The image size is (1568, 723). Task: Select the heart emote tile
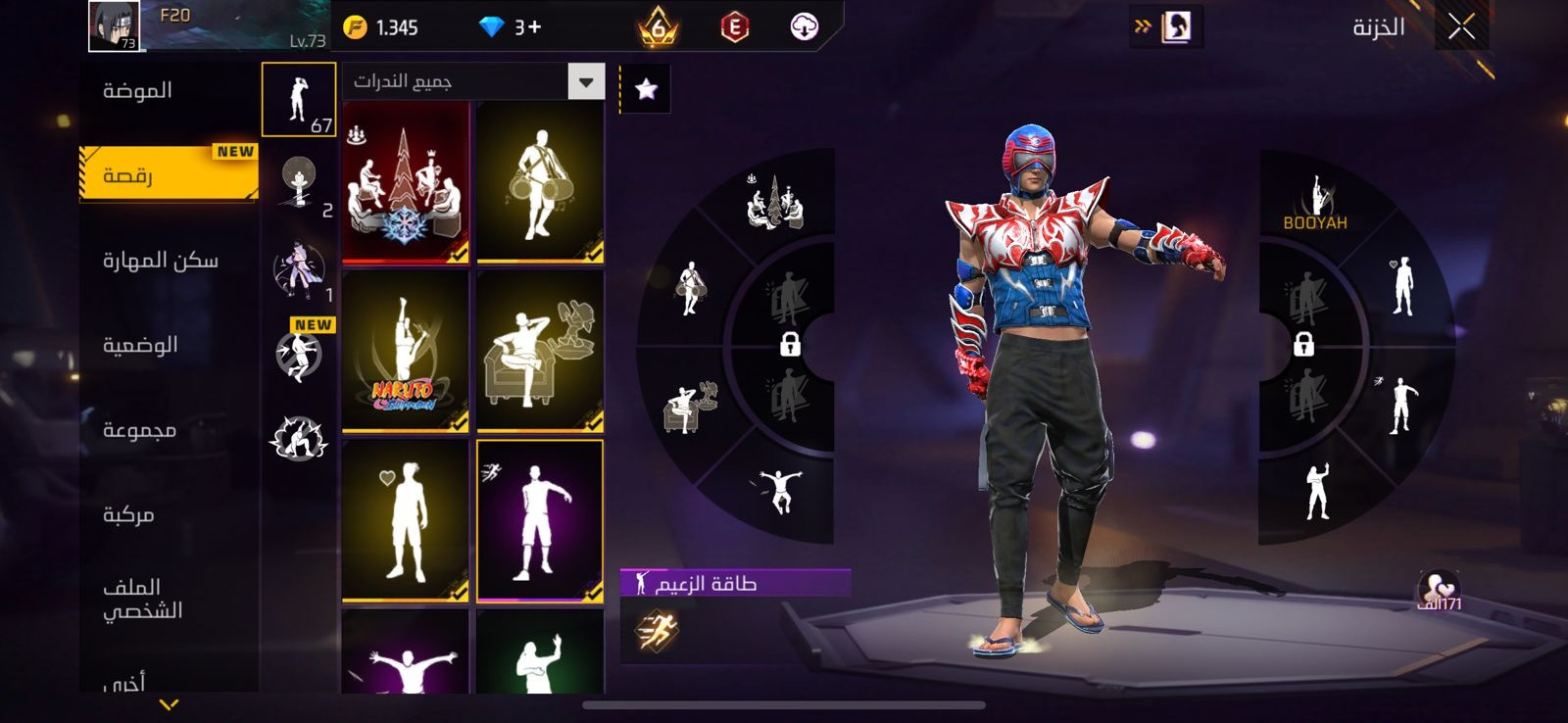tap(406, 521)
